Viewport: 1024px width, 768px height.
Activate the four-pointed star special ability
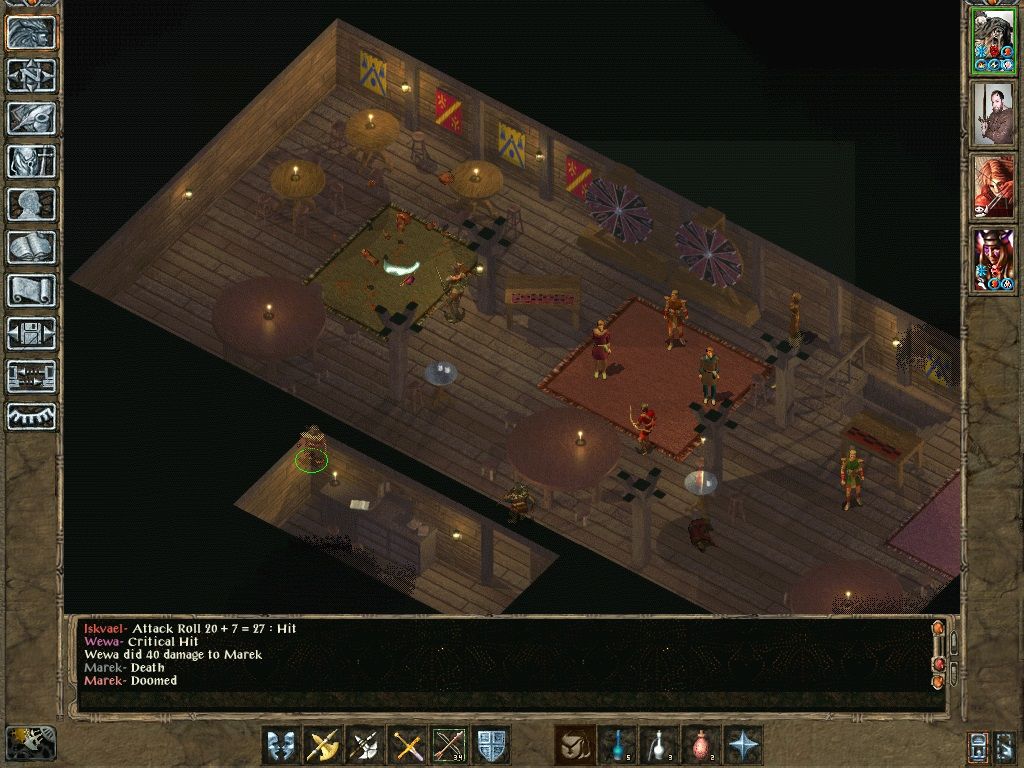[743, 745]
